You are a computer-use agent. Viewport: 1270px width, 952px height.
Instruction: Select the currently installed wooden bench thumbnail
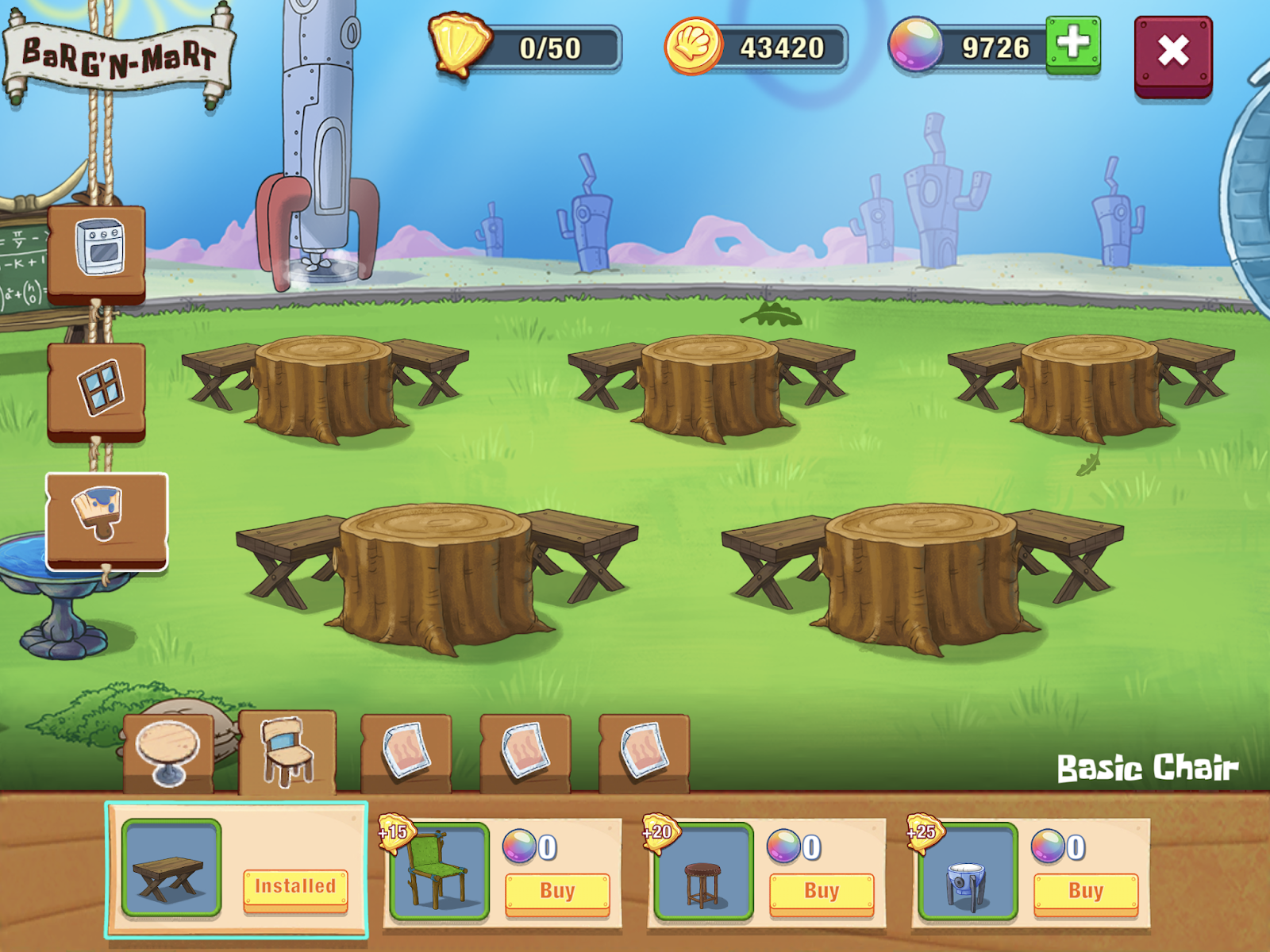pyautogui.click(x=170, y=867)
